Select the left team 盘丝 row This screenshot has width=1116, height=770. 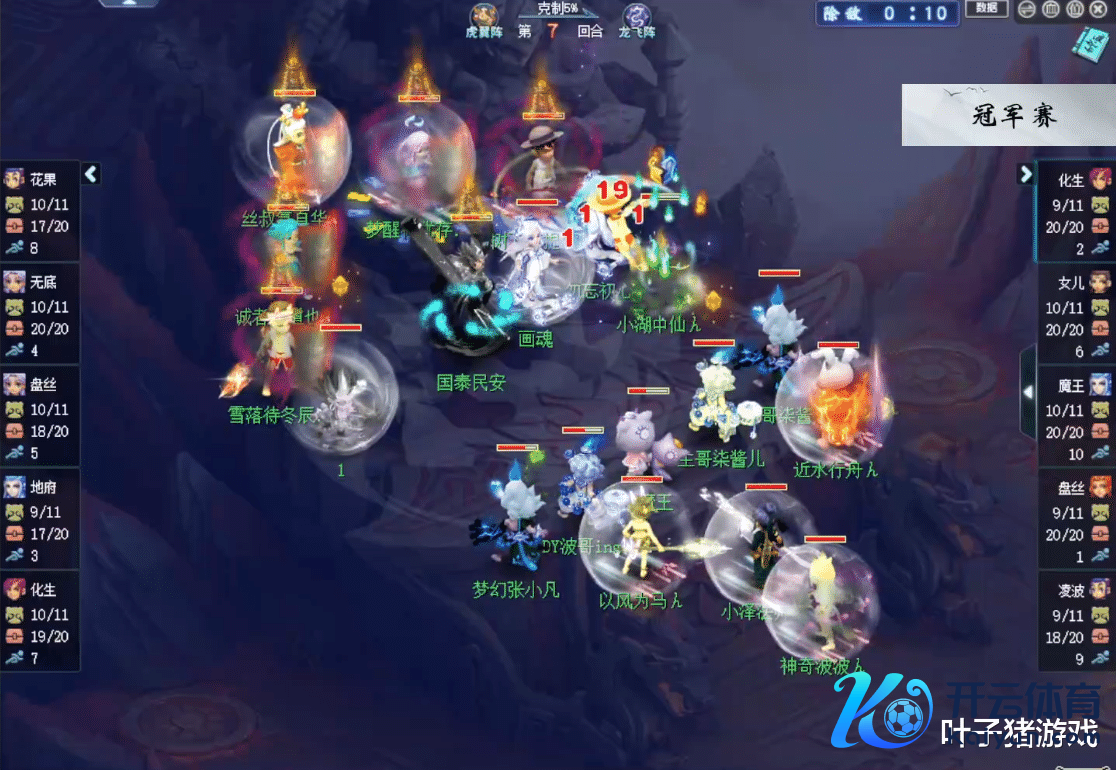(40, 416)
